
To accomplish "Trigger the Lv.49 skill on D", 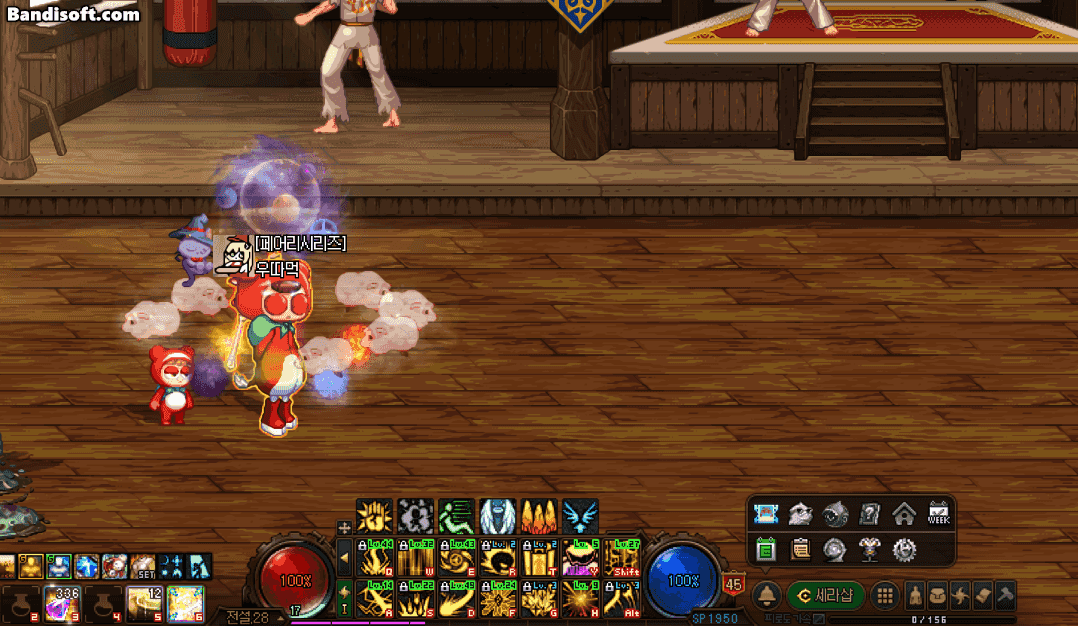I will 457,598.
